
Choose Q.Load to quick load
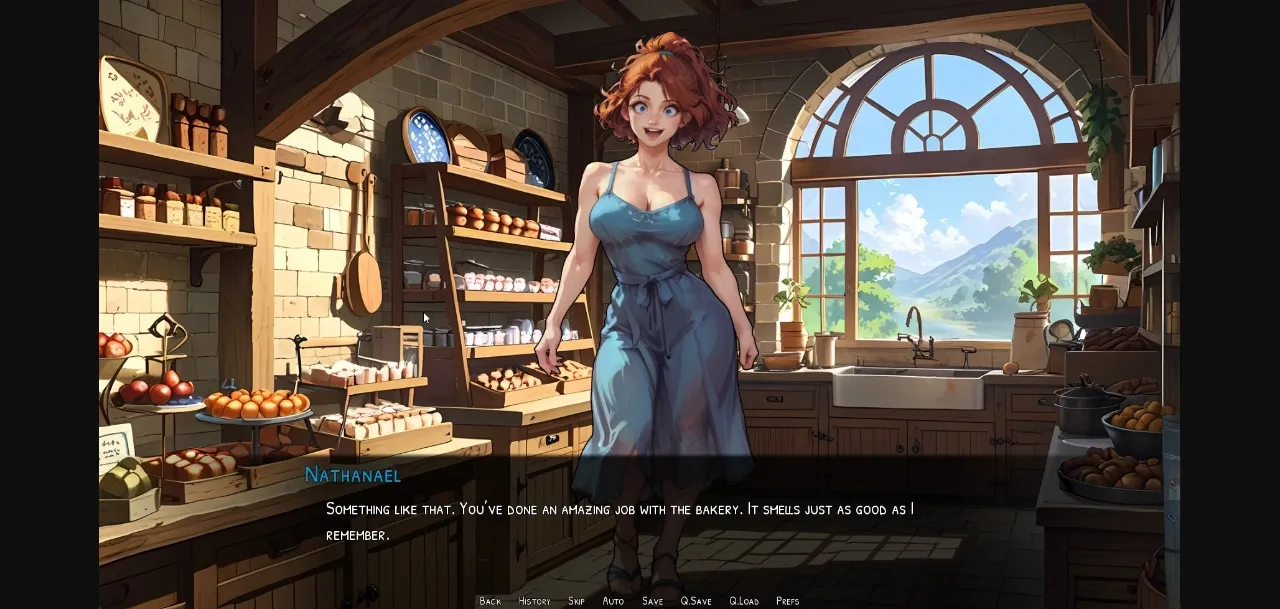pos(744,601)
